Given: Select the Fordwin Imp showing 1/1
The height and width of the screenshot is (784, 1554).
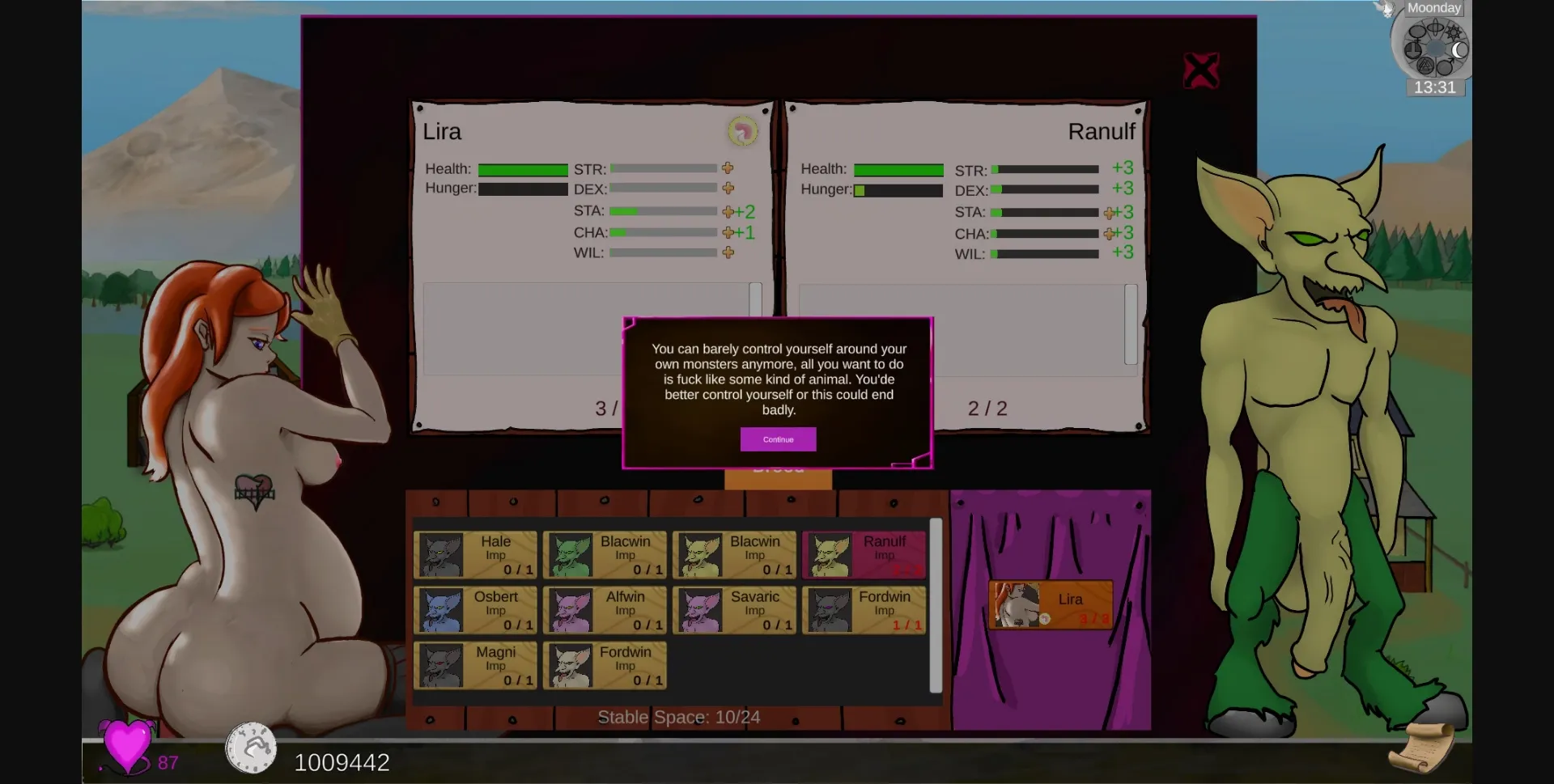Looking at the screenshot, I should (x=864, y=610).
